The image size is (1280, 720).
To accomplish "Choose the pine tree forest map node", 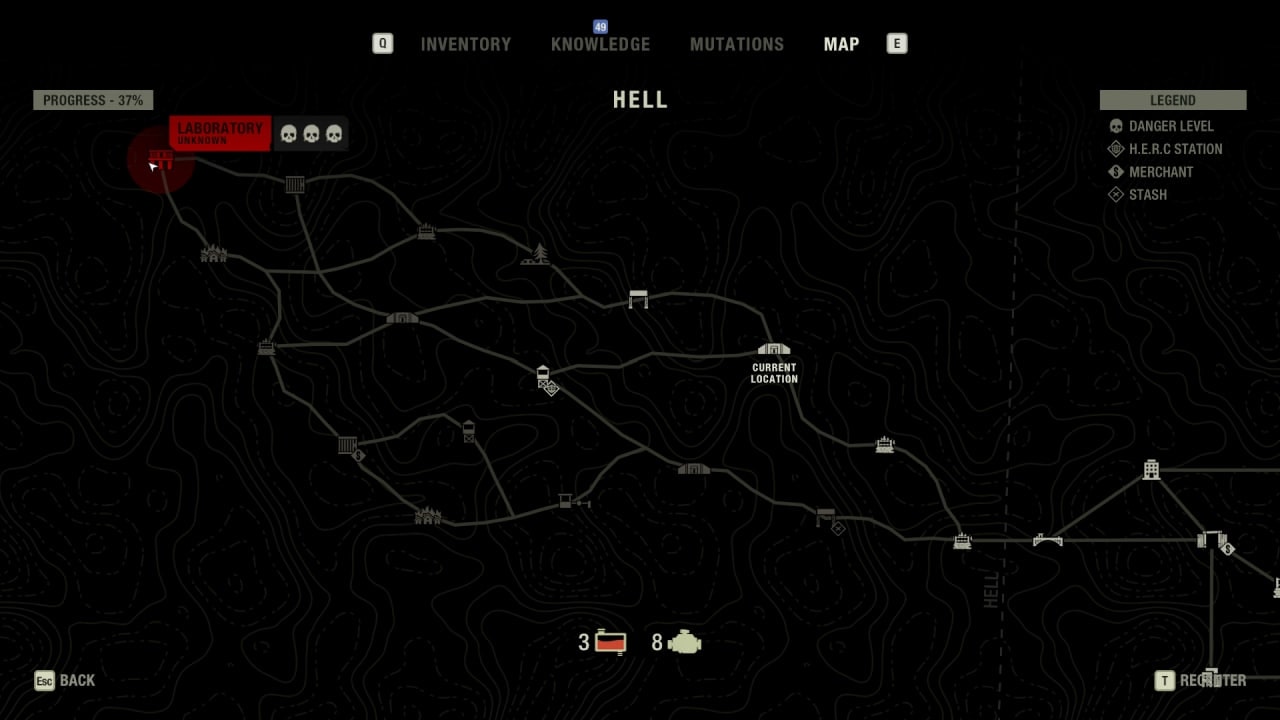I will (x=537, y=255).
